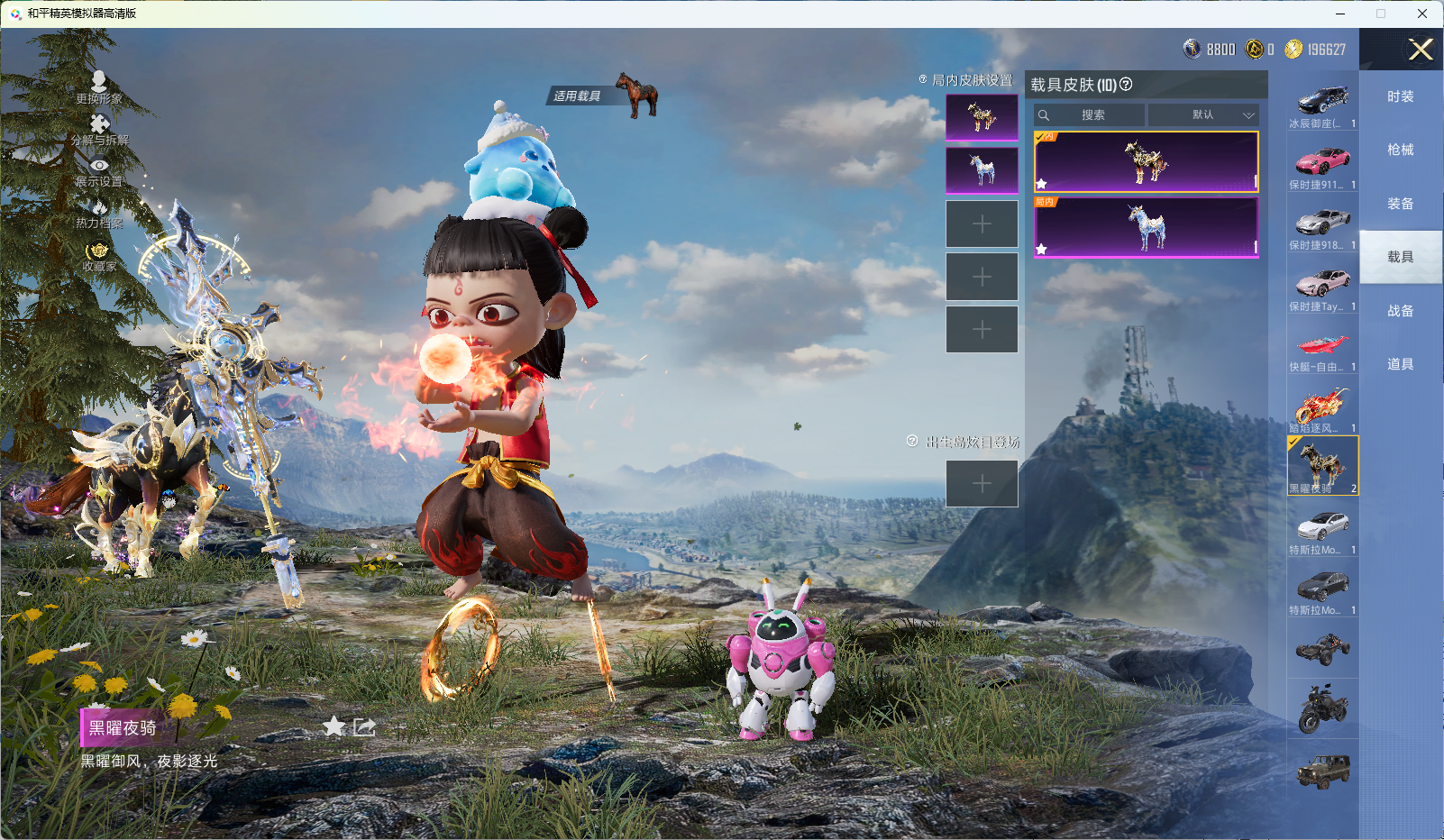Pick the 黑曜夜骑 horse vehicle thumbnail
The height and width of the screenshot is (840, 1444).
[x=1322, y=465]
